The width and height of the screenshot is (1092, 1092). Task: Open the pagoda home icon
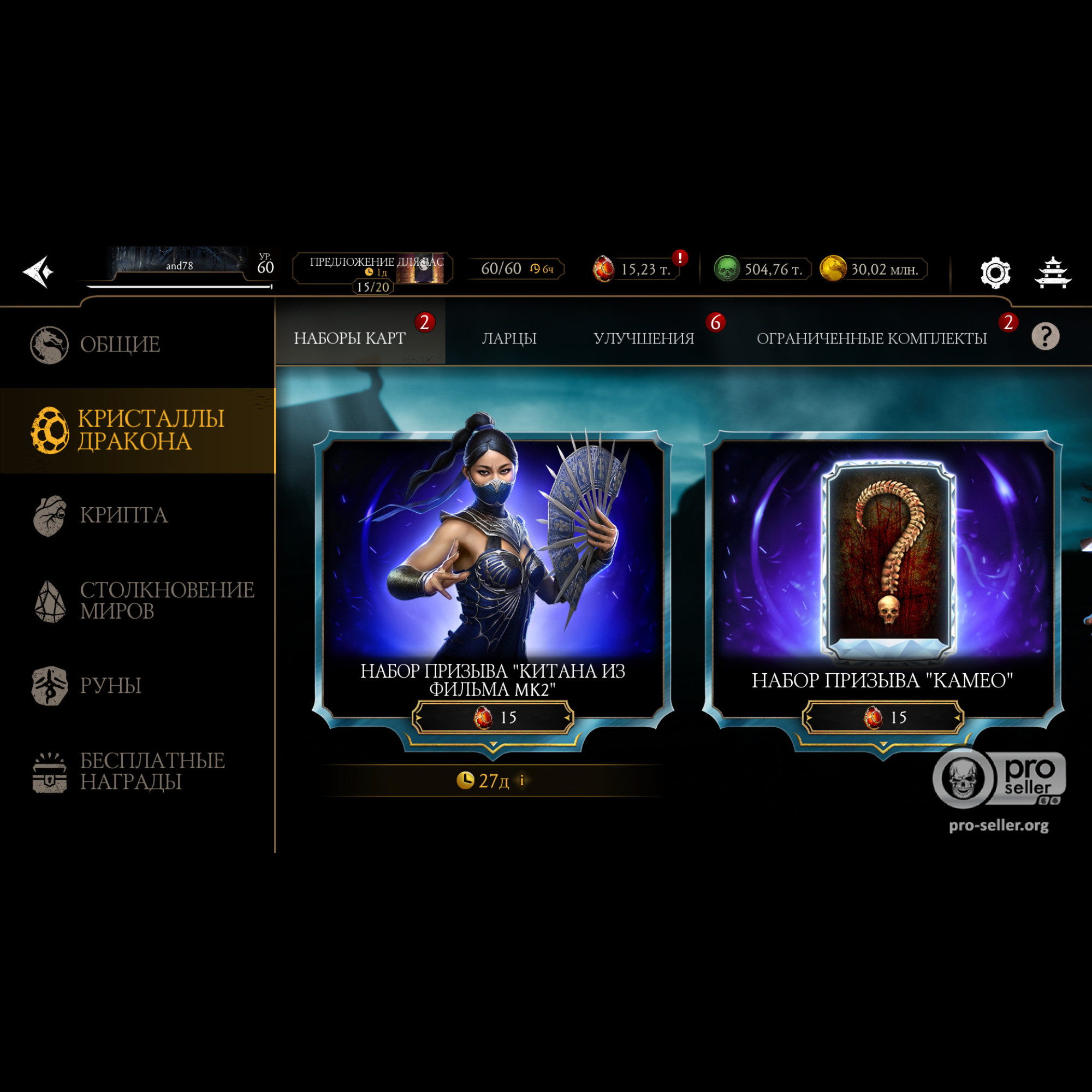1053,272
